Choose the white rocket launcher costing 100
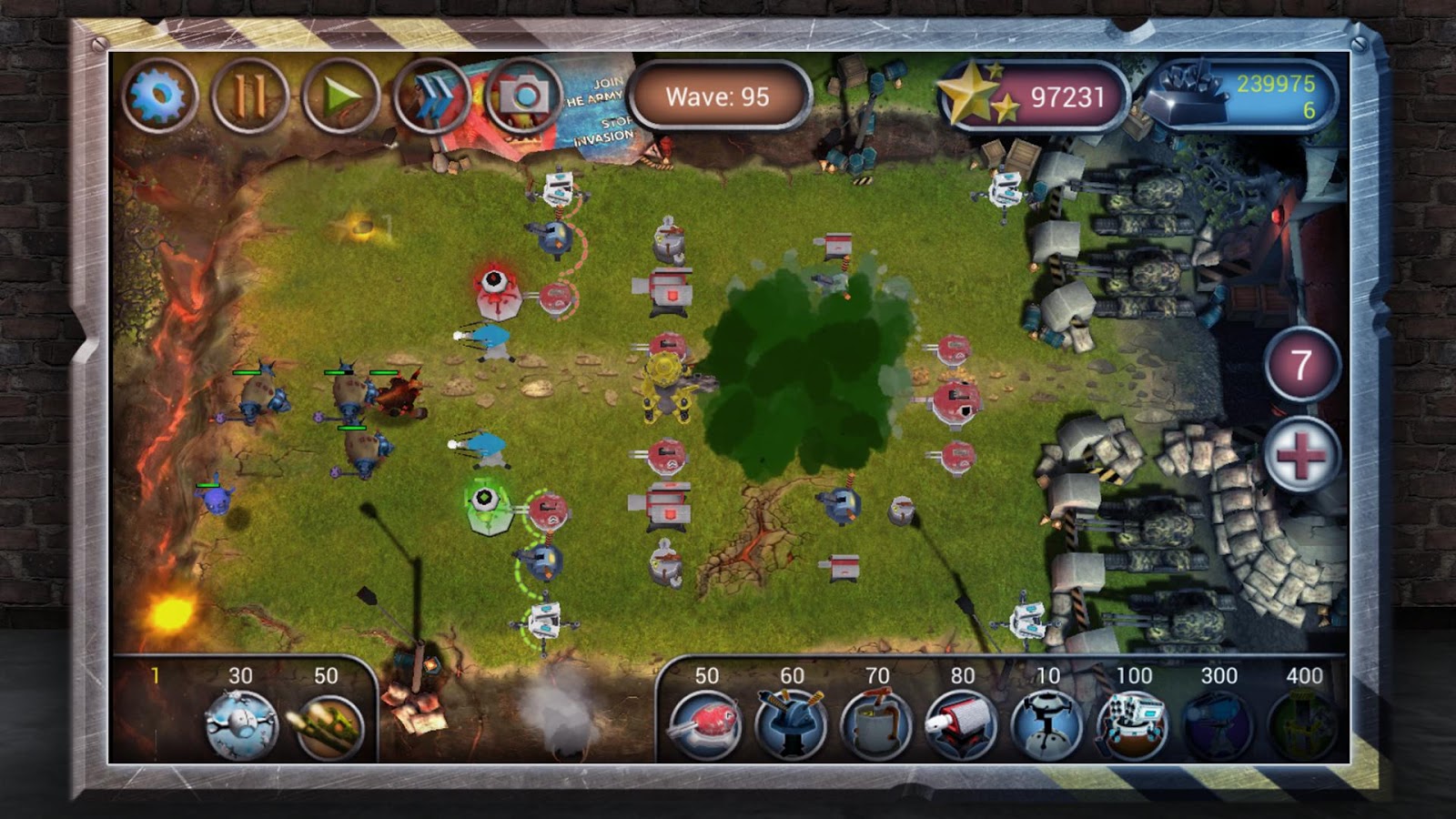This screenshot has width=1456, height=819. pos(1132,724)
